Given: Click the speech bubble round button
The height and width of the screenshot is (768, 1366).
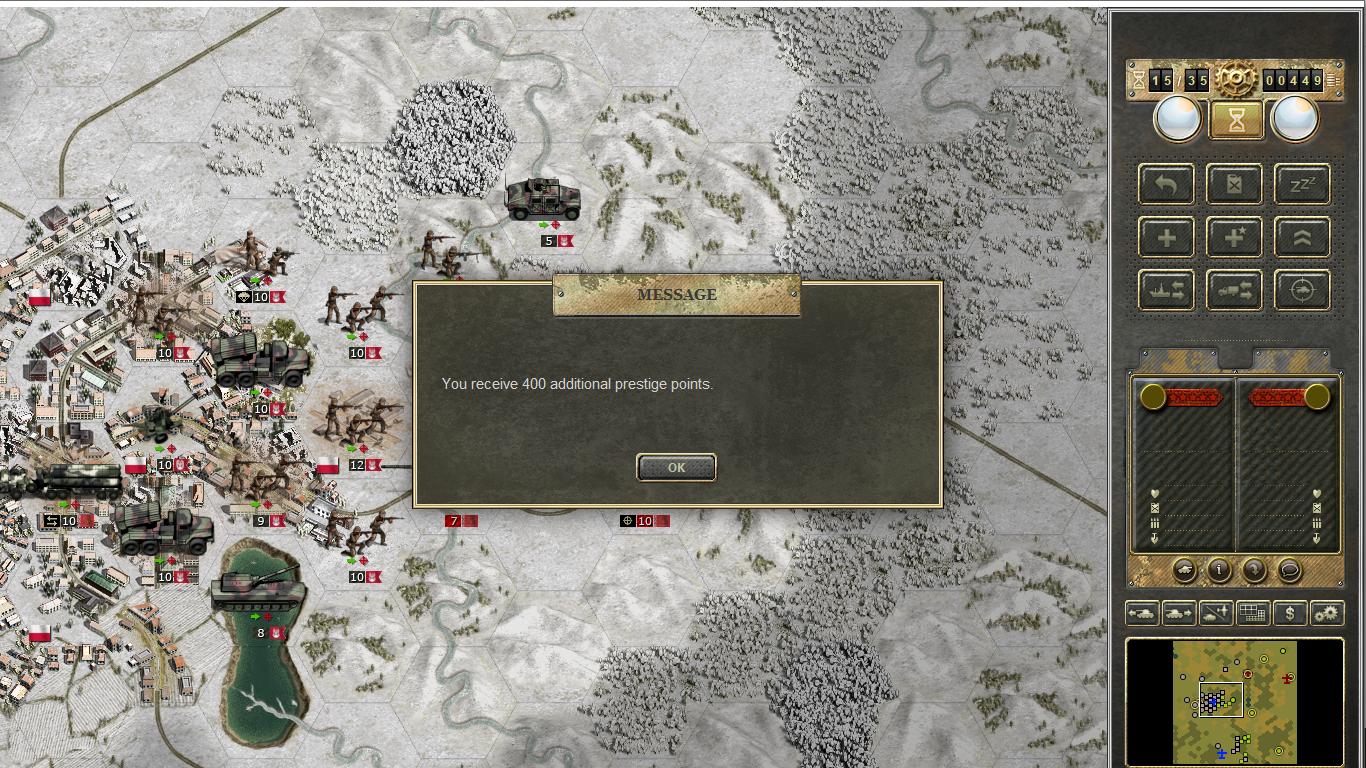Looking at the screenshot, I should [x=1289, y=570].
